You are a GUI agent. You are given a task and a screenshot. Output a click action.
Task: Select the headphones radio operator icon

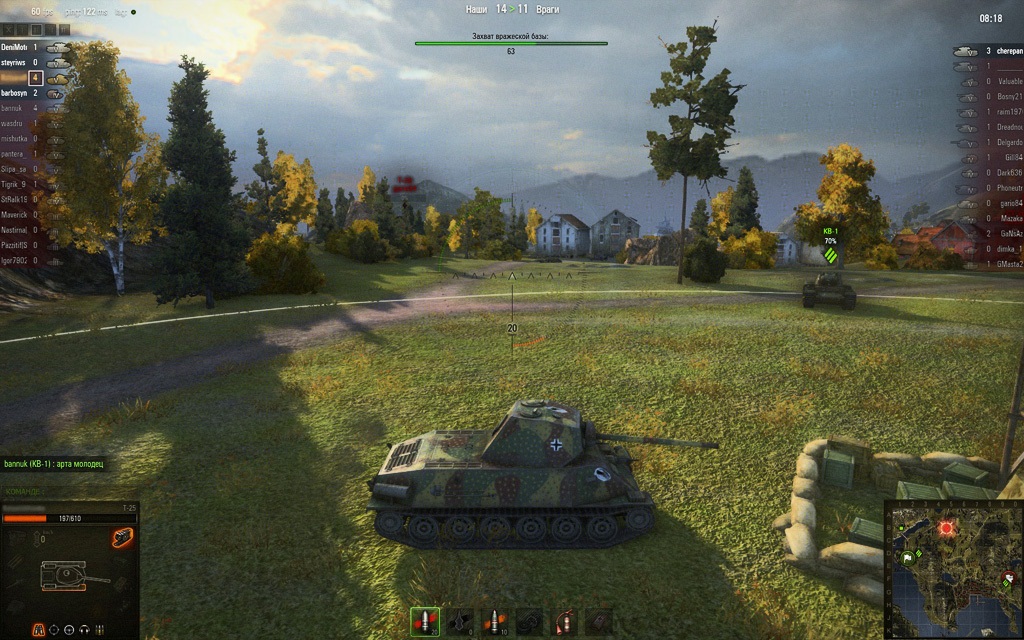coord(85,629)
